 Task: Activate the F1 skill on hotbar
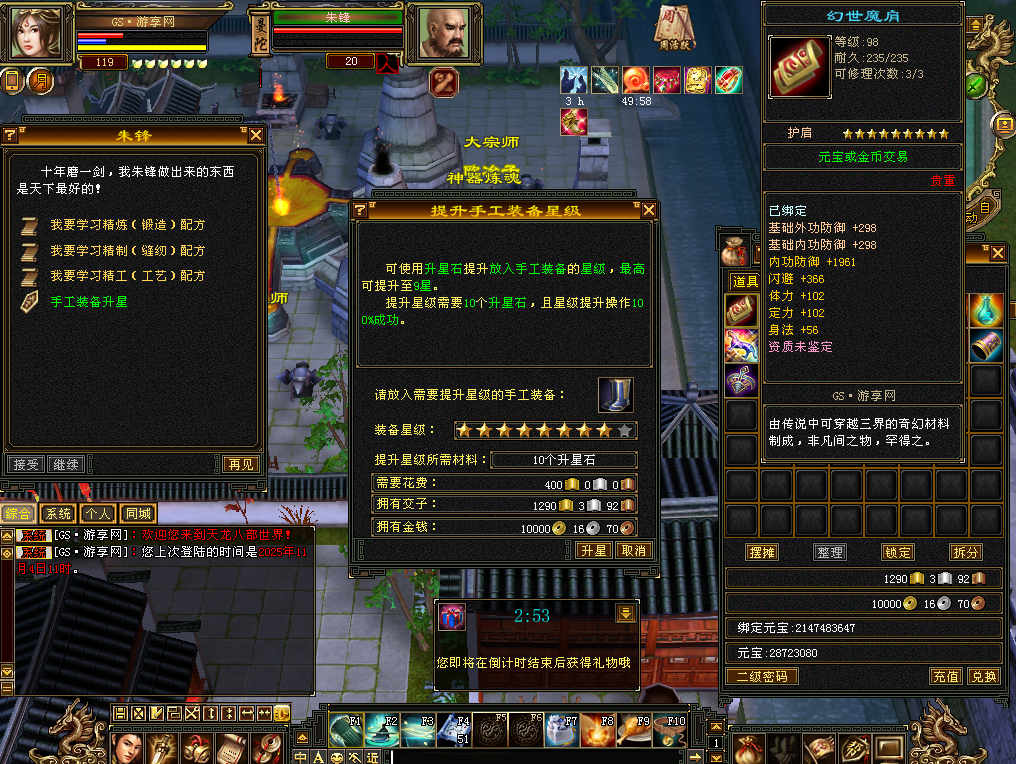346,730
